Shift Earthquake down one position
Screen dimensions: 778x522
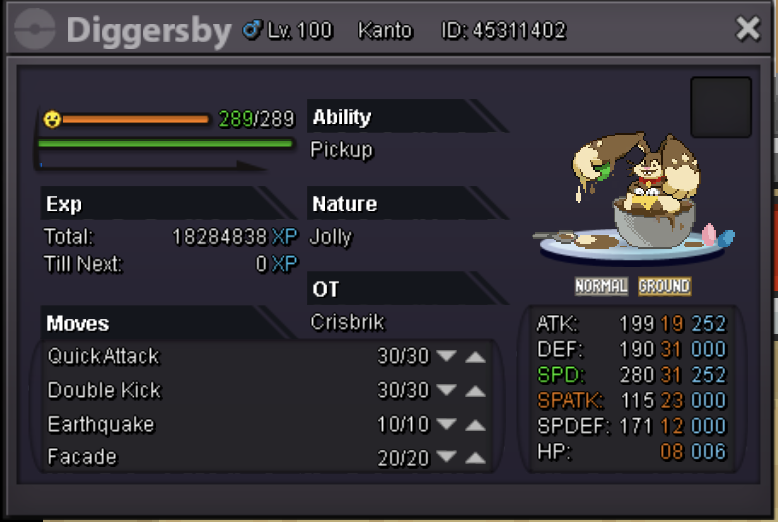click(447, 425)
